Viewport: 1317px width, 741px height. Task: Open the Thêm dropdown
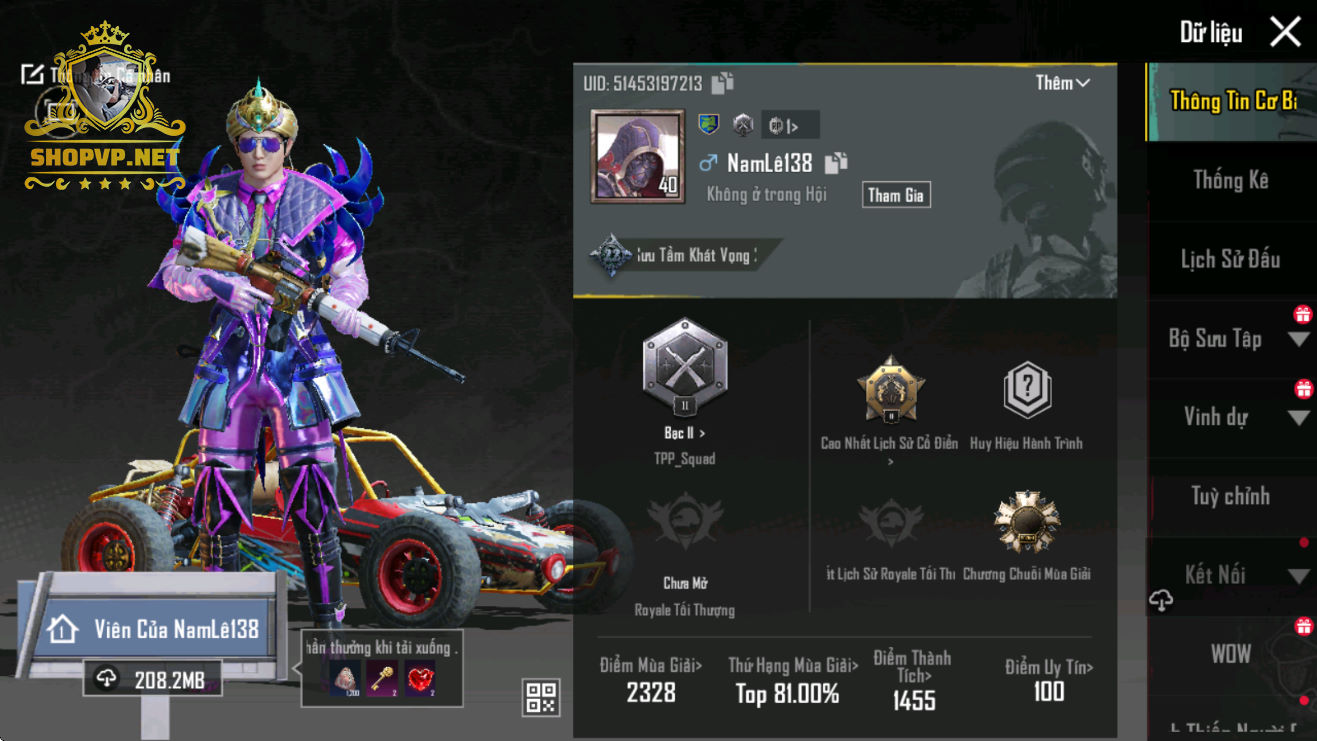[1062, 83]
